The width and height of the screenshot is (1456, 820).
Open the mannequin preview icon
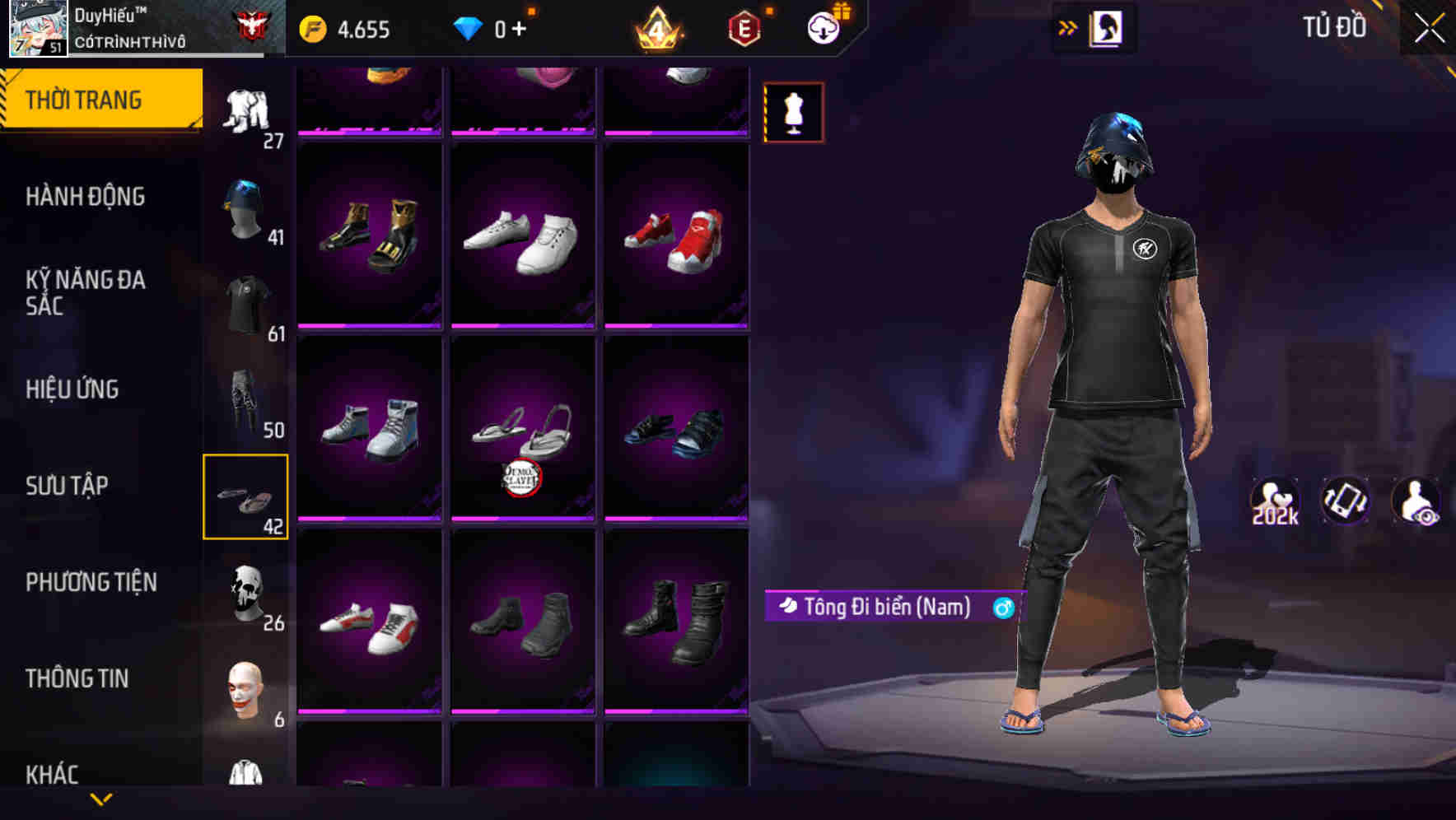tap(793, 112)
